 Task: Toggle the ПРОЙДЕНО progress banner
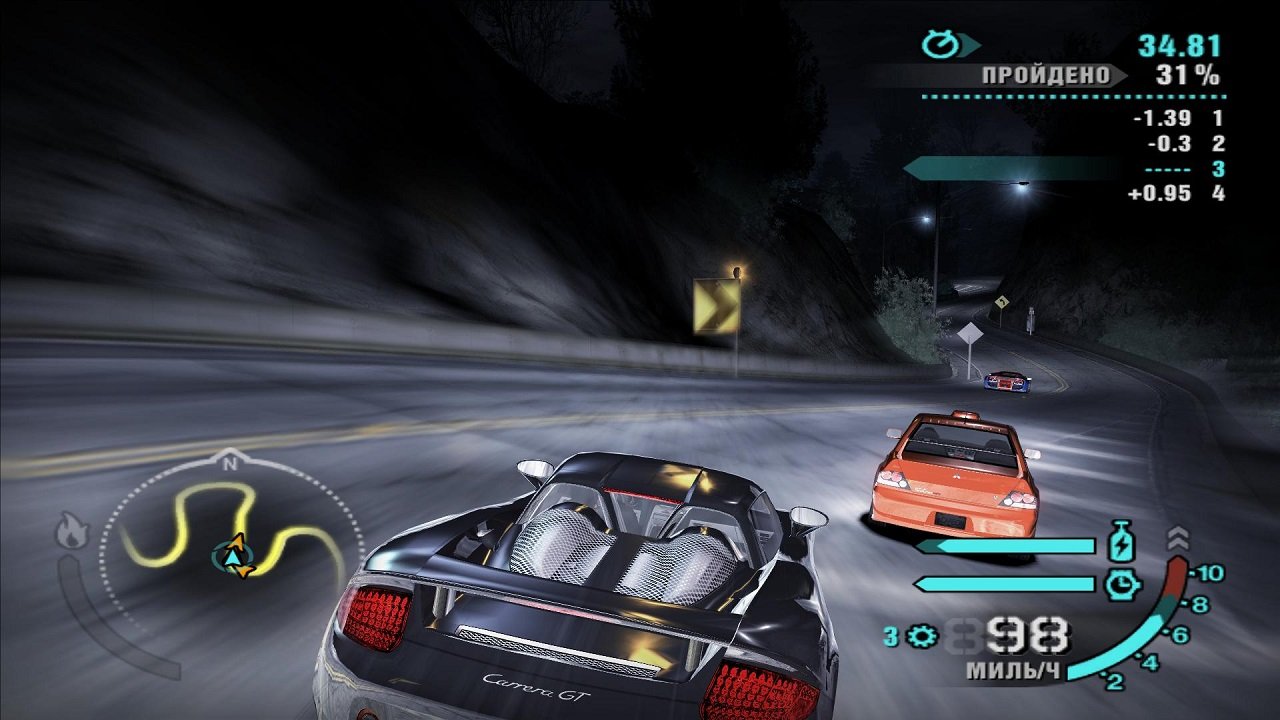point(1044,72)
